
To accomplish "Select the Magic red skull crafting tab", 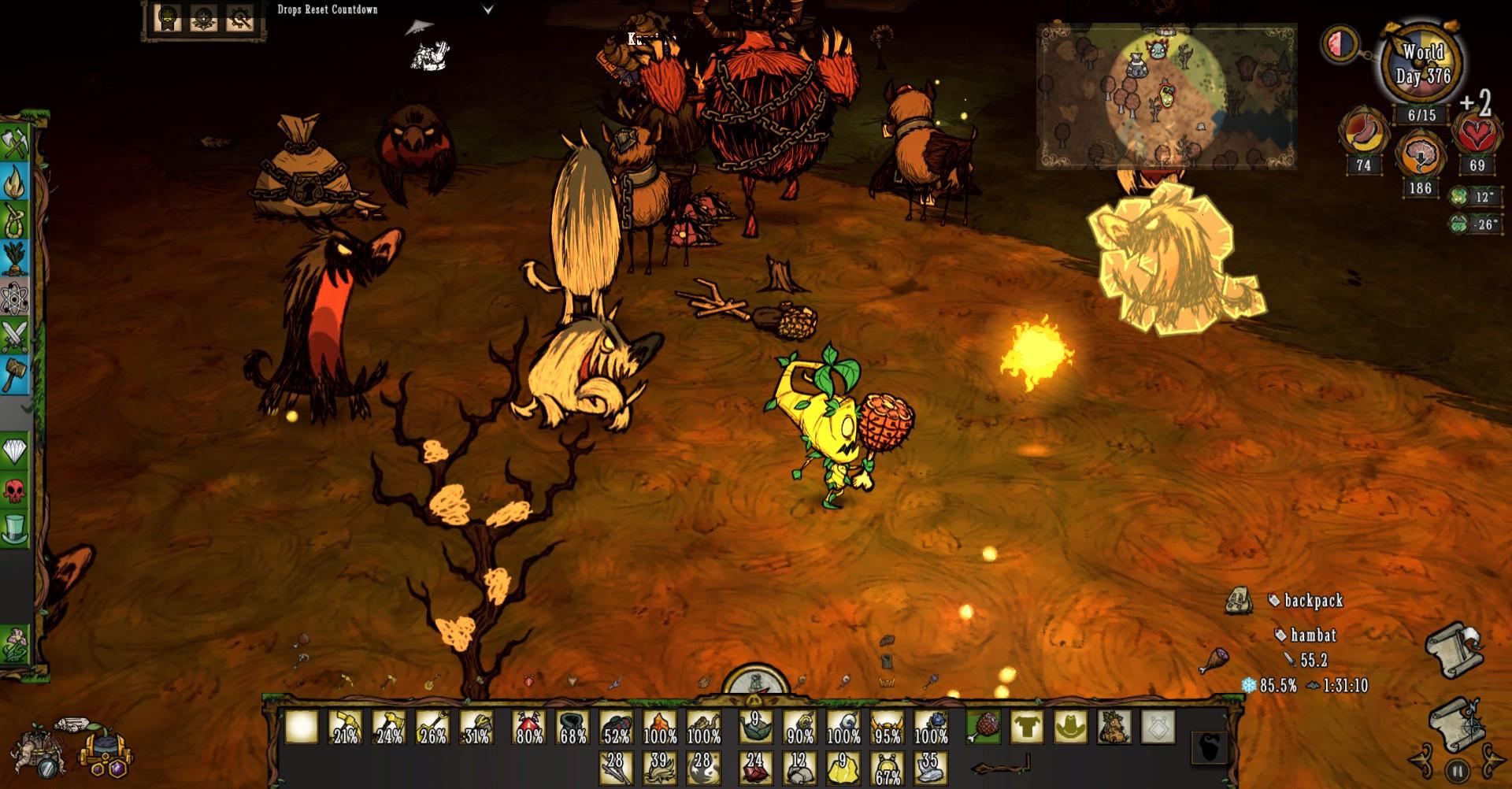I will pyautogui.click(x=15, y=490).
